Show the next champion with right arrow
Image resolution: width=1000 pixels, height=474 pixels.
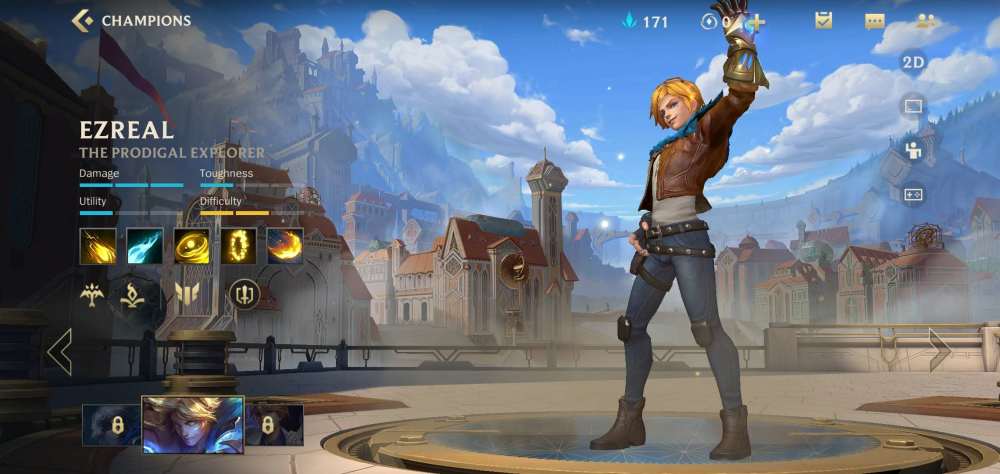(940, 350)
